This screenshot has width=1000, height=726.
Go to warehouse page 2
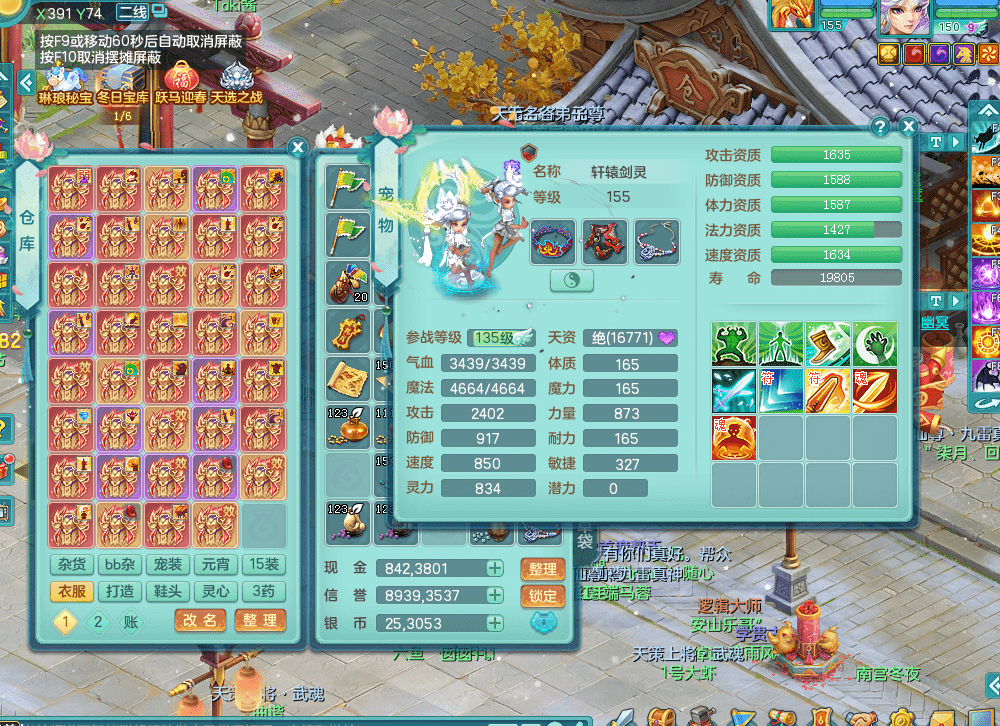pyautogui.click(x=97, y=622)
